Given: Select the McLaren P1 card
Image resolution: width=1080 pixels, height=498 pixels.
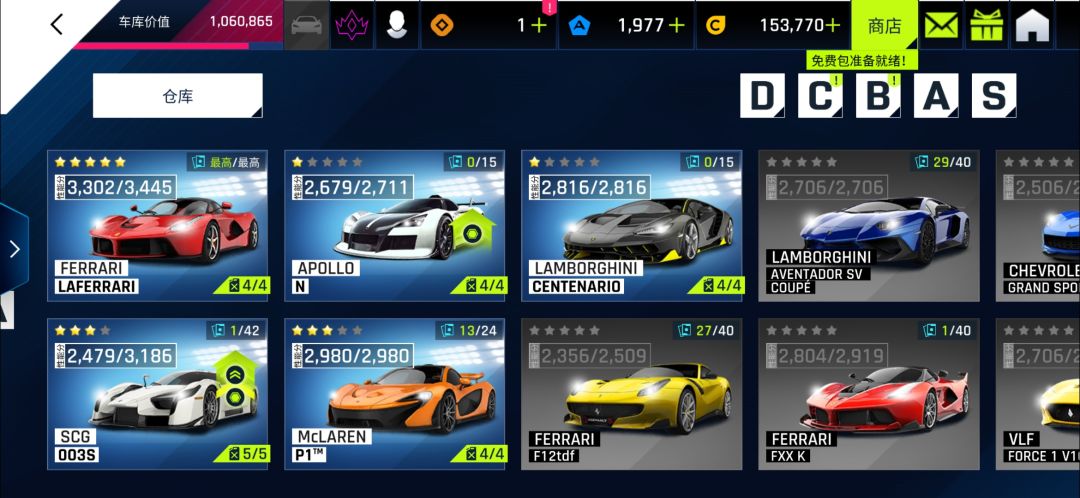Looking at the screenshot, I should pos(394,393).
